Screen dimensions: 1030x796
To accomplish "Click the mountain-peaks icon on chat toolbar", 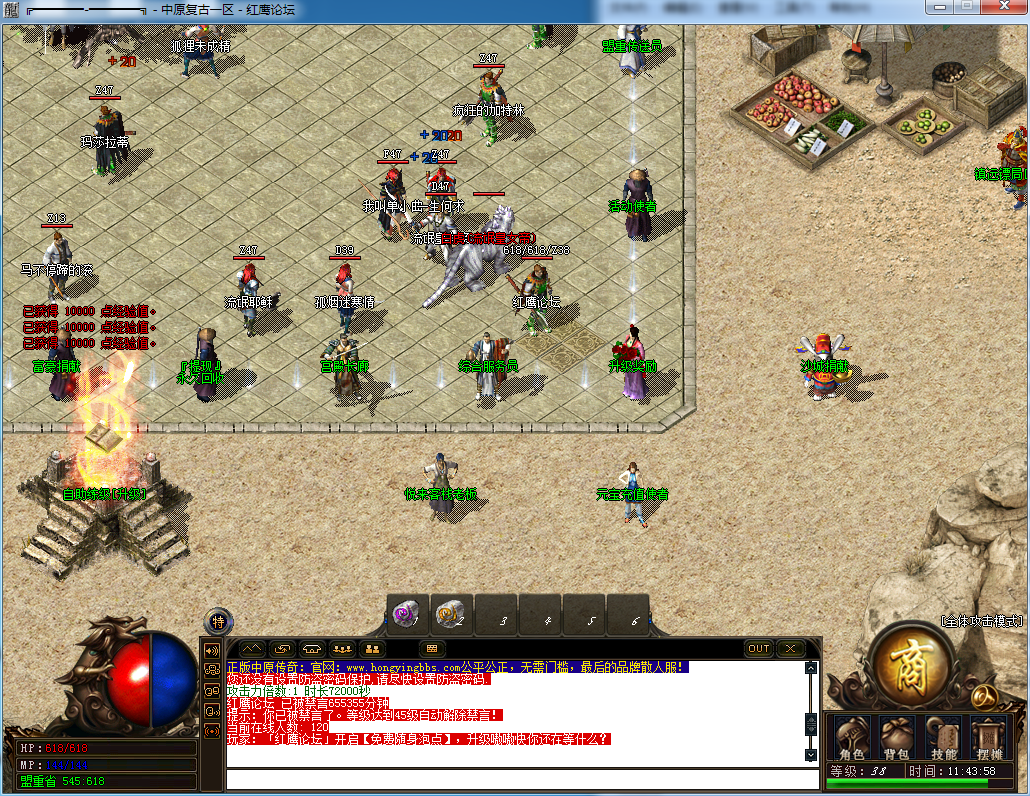I will pos(251,649).
